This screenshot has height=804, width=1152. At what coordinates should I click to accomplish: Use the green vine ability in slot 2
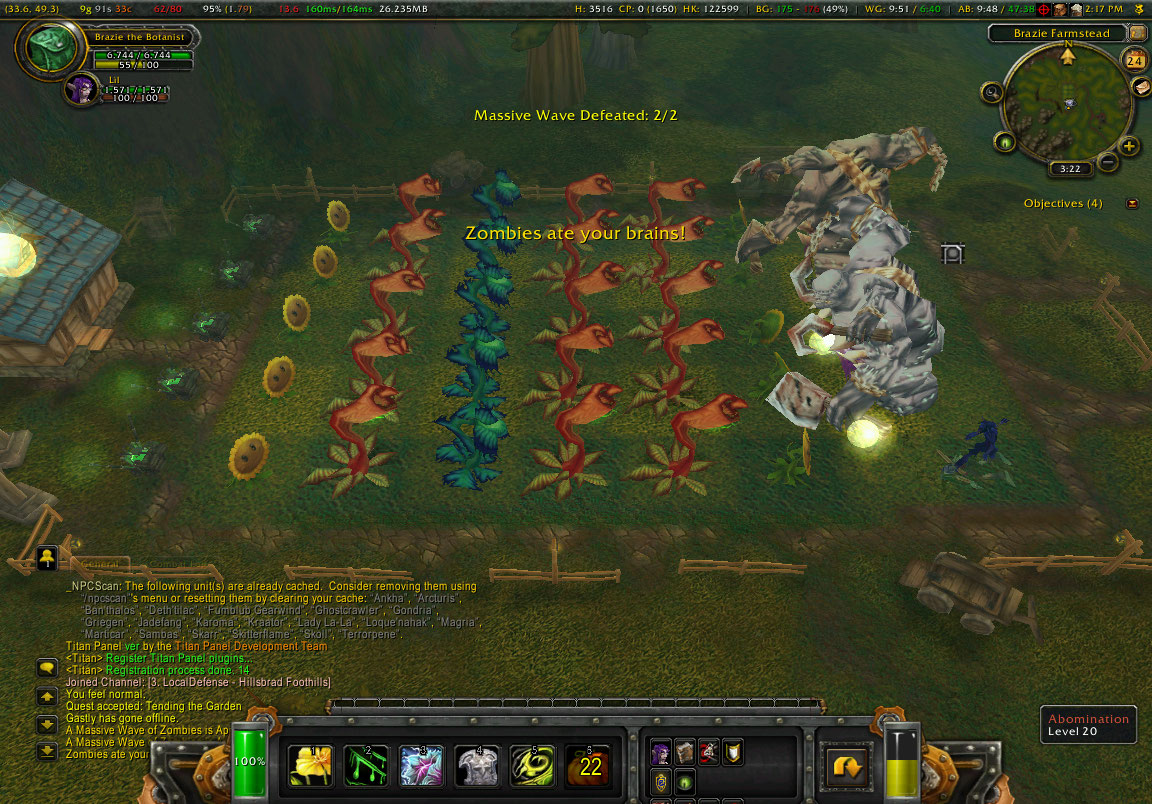coord(365,766)
